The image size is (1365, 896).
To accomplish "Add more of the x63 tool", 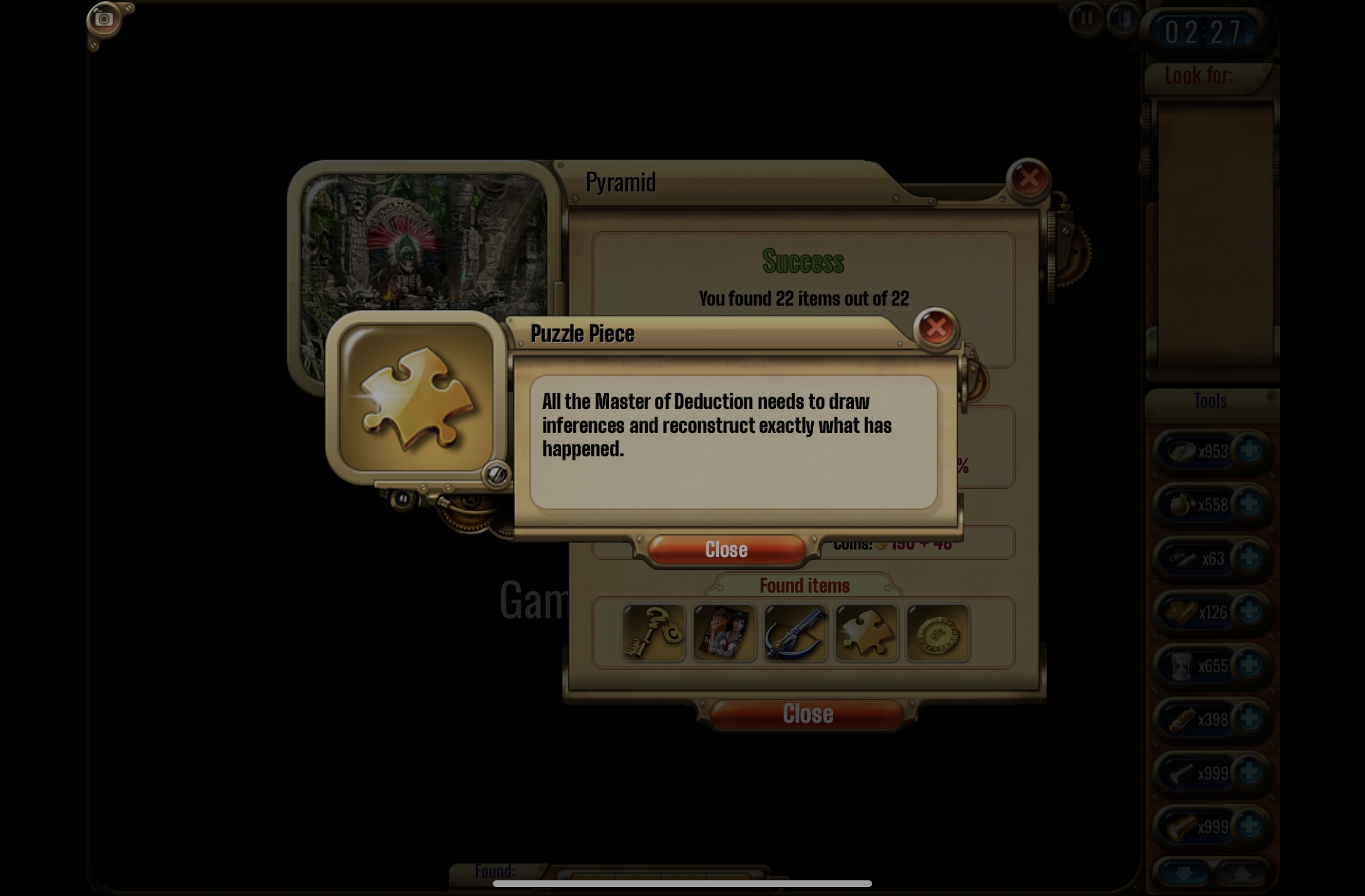I will pos(1249,558).
